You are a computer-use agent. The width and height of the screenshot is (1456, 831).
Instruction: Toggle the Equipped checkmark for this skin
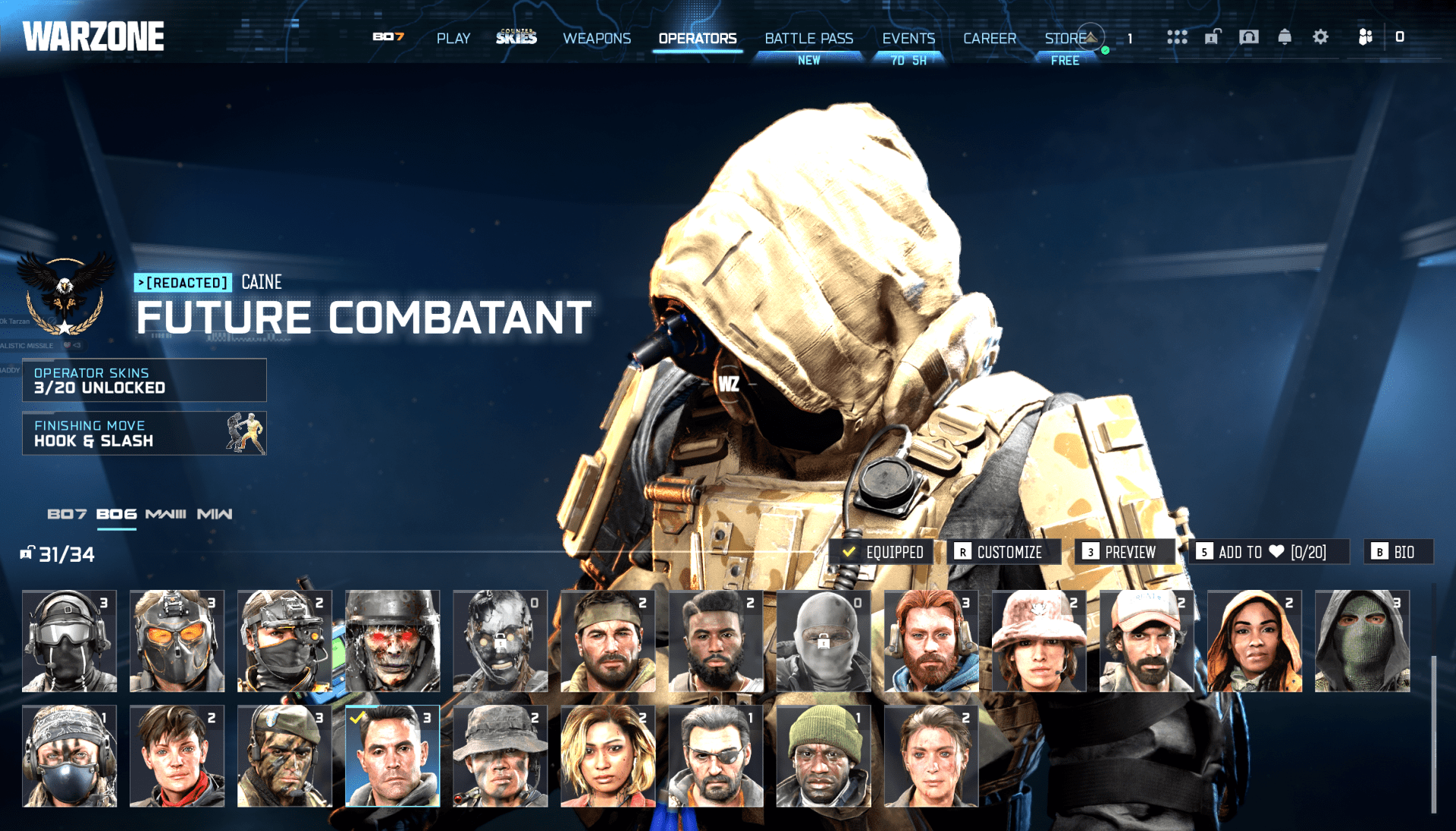point(883,552)
